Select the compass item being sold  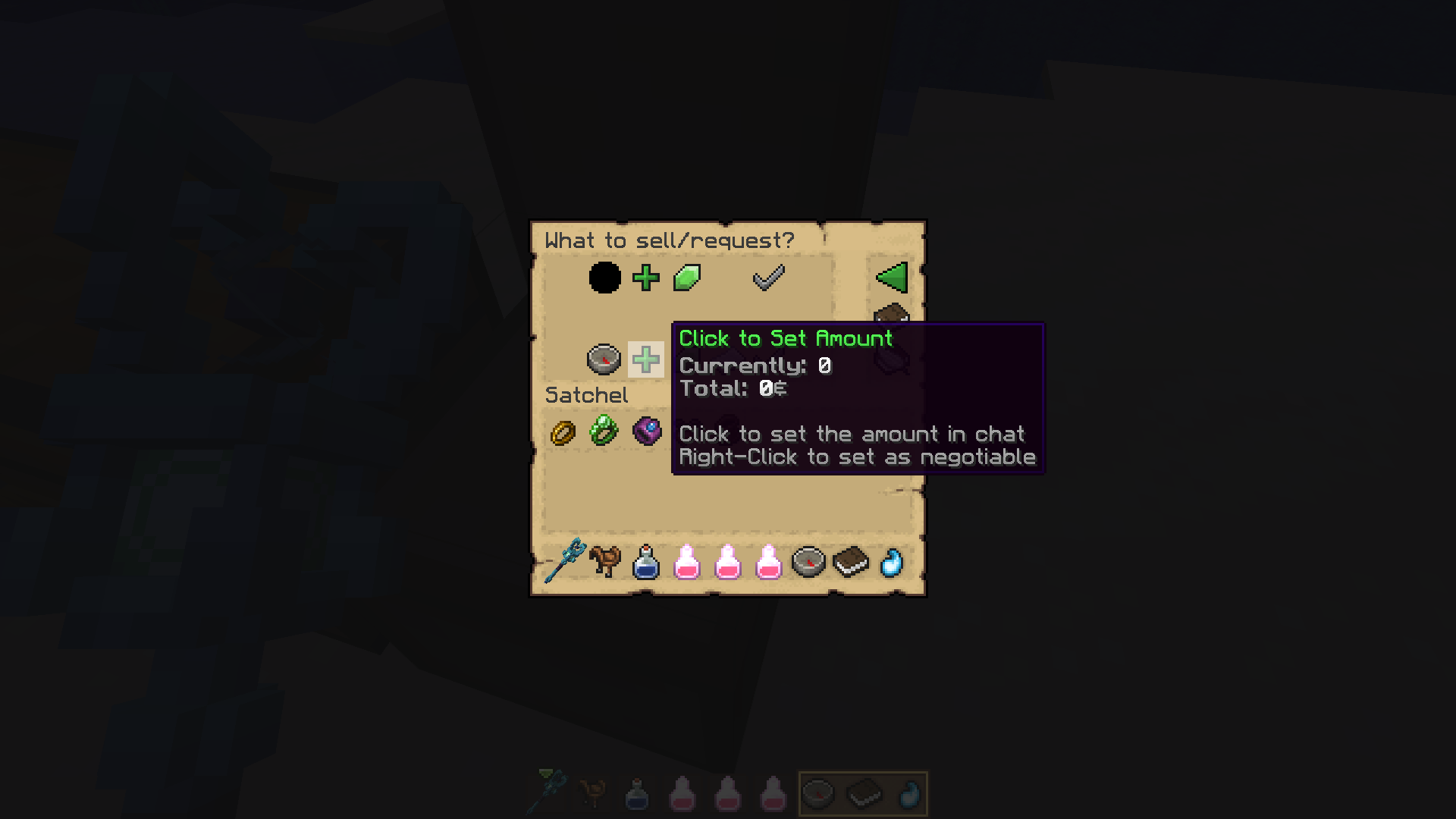tap(604, 360)
